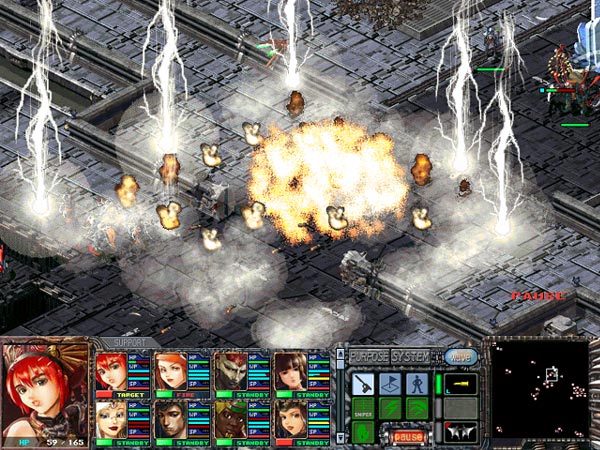Activate the green Sniper skill
600x450 pixels.
pyautogui.click(x=364, y=409)
